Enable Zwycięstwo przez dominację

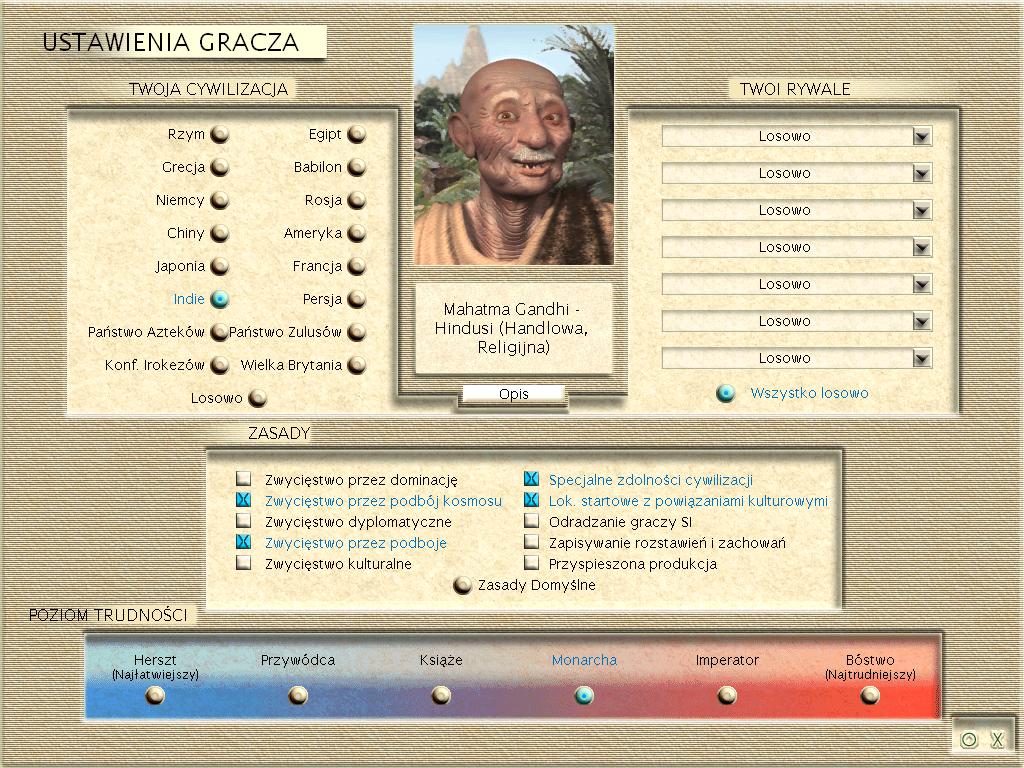pos(243,479)
